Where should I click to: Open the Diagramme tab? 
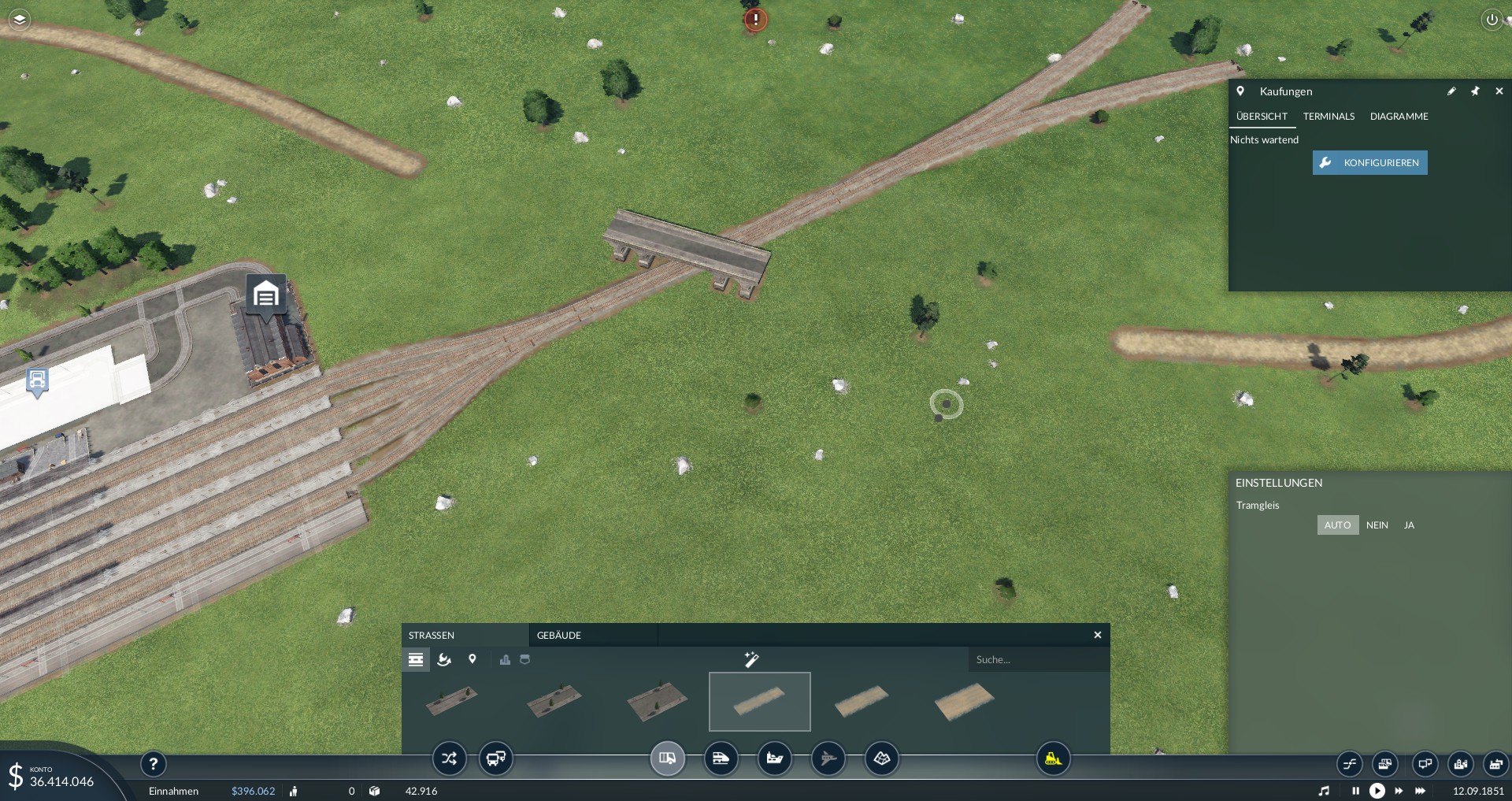[x=1399, y=117]
